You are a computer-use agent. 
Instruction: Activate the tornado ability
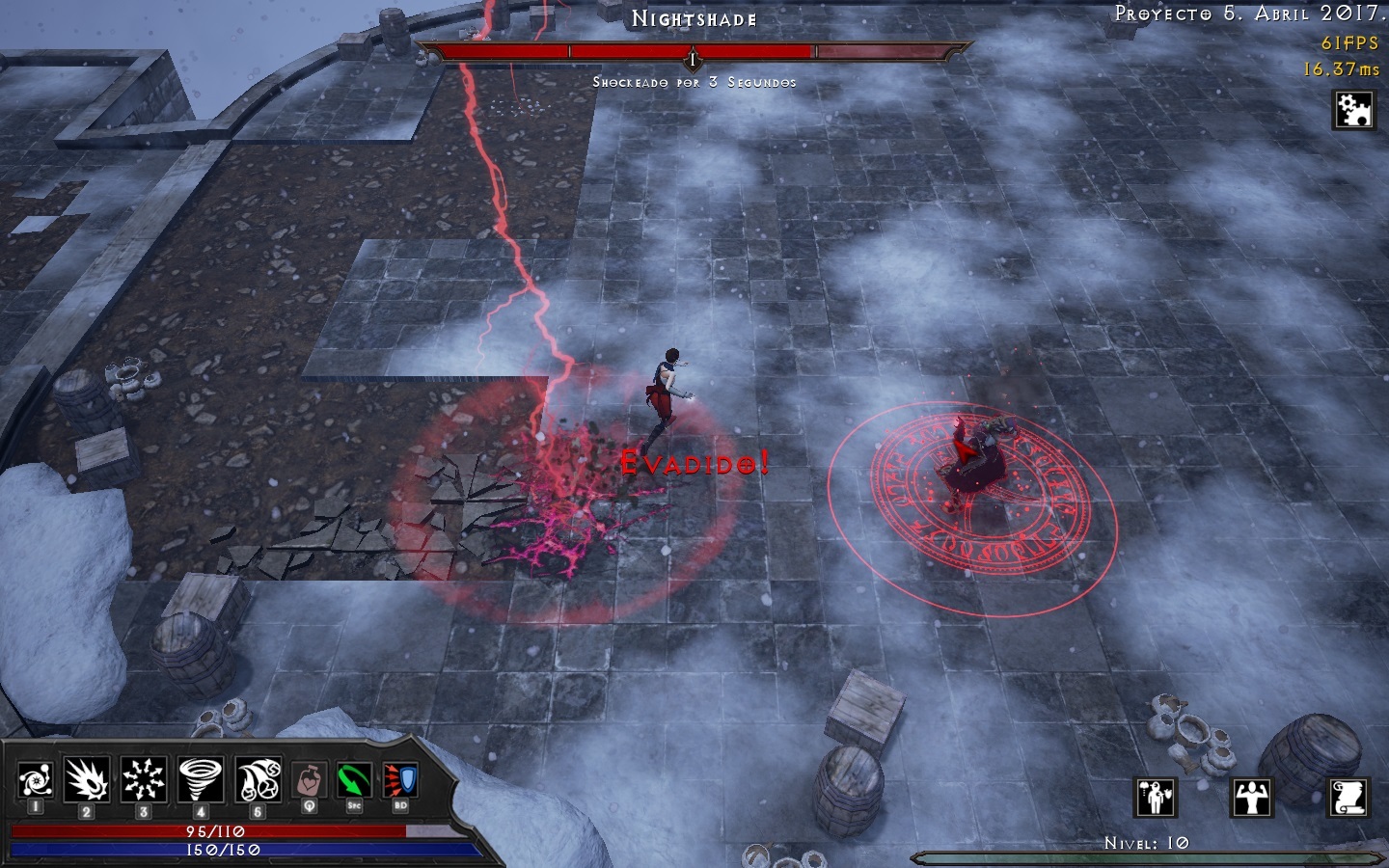pos(201,779)
